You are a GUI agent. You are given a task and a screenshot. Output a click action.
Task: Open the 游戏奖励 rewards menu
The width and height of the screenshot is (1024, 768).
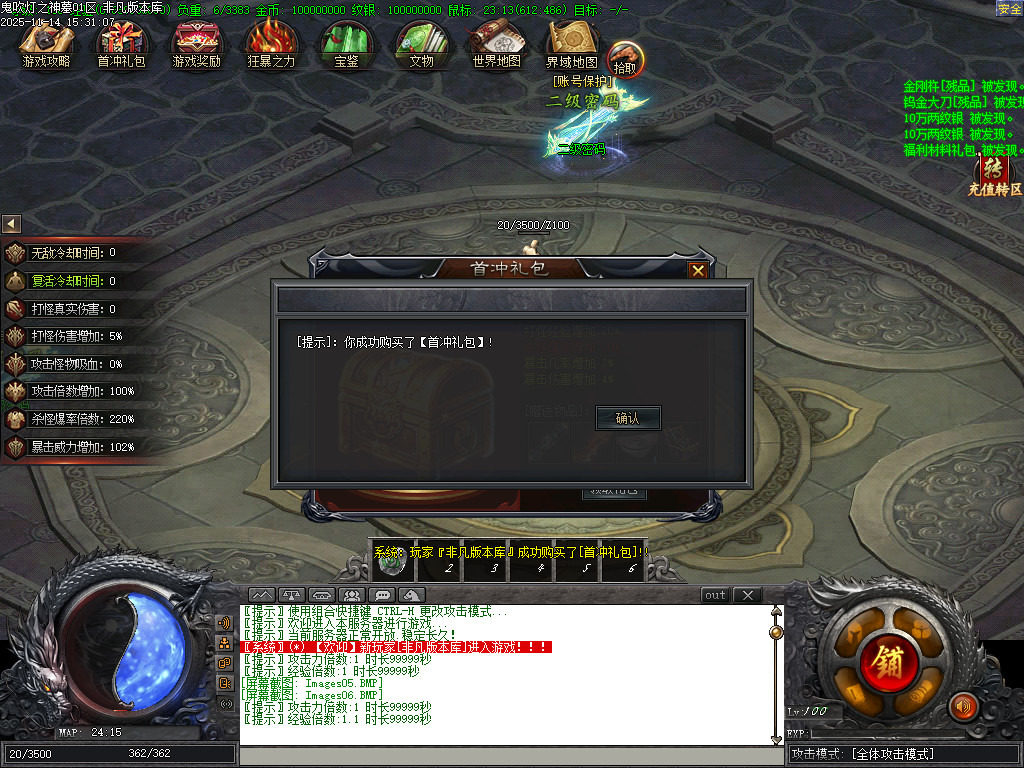coord(196,43)
